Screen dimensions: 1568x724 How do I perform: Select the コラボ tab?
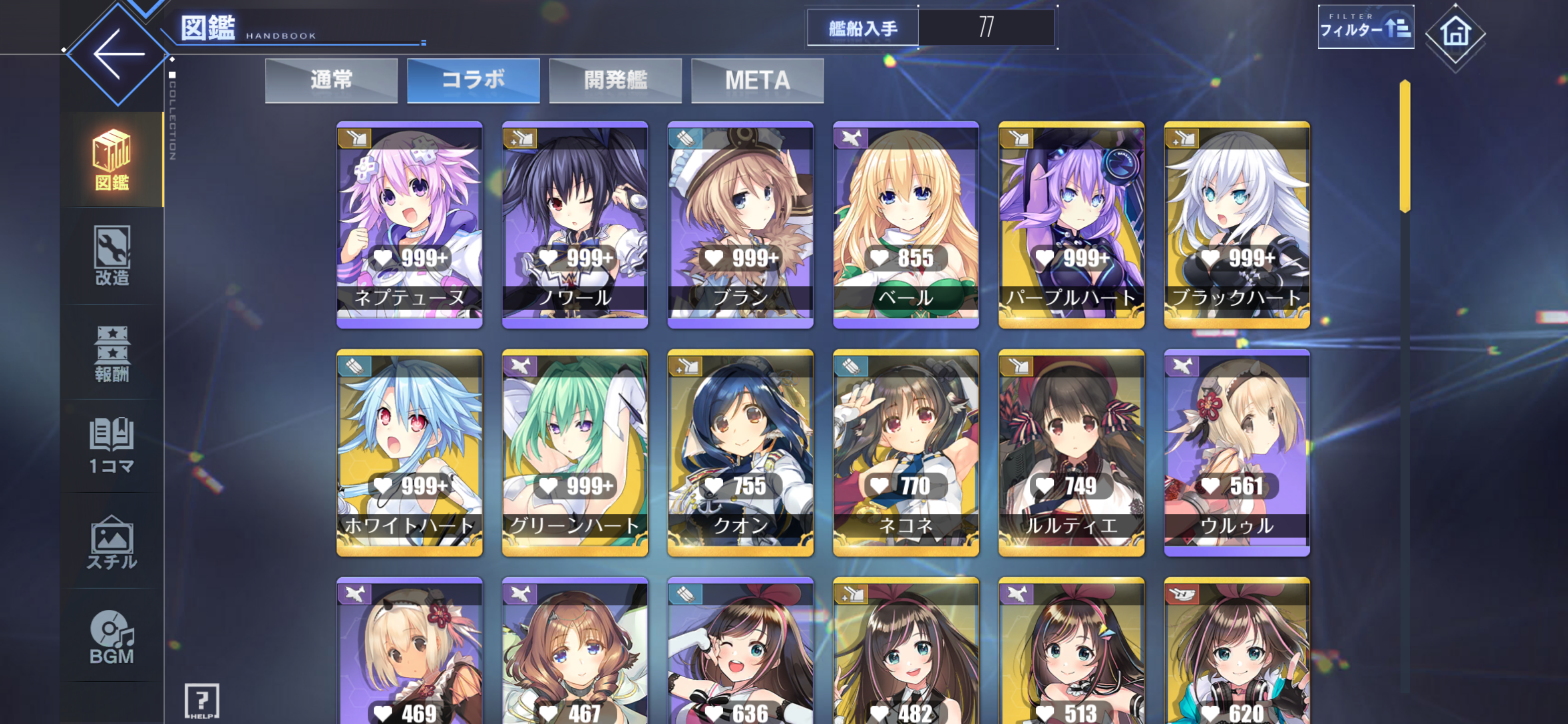point(473,80)
